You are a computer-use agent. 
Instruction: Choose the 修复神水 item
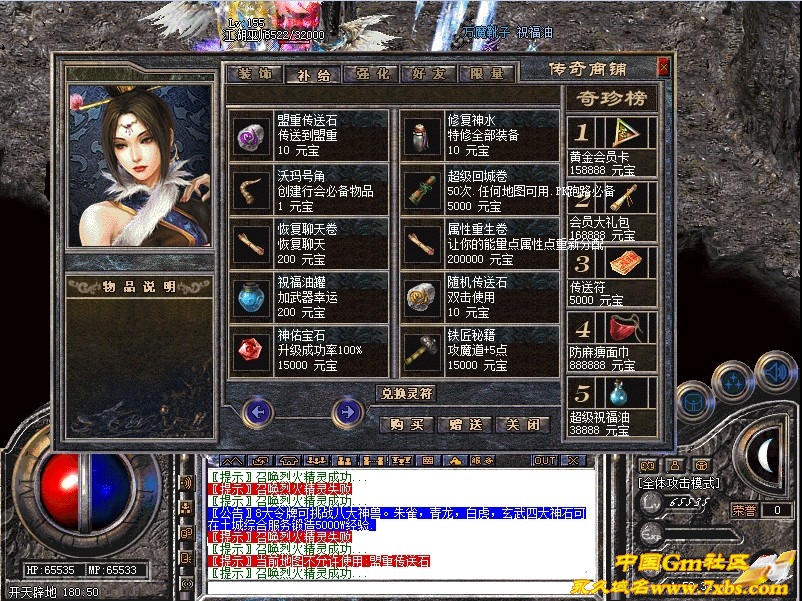point(480,134)
